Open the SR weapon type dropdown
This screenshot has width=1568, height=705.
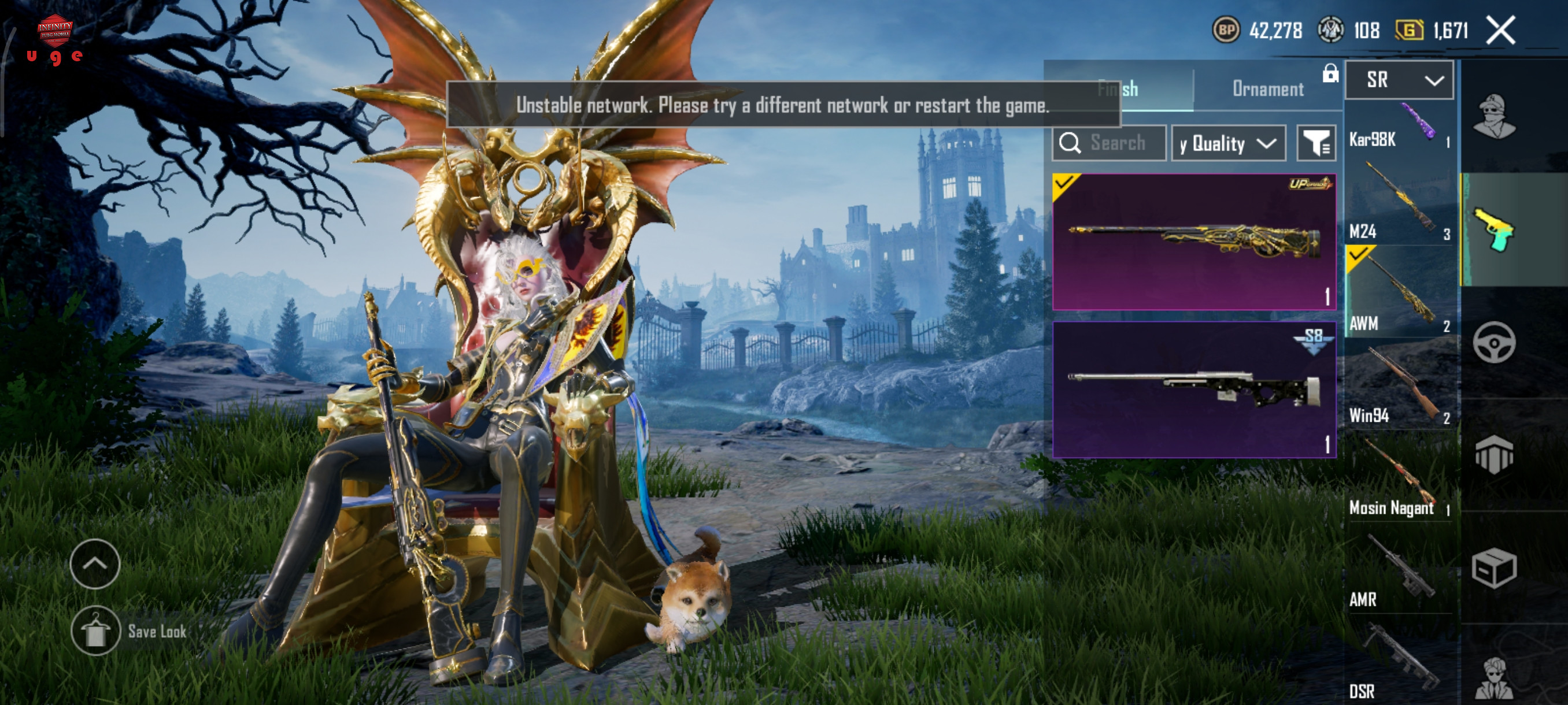1399,80
